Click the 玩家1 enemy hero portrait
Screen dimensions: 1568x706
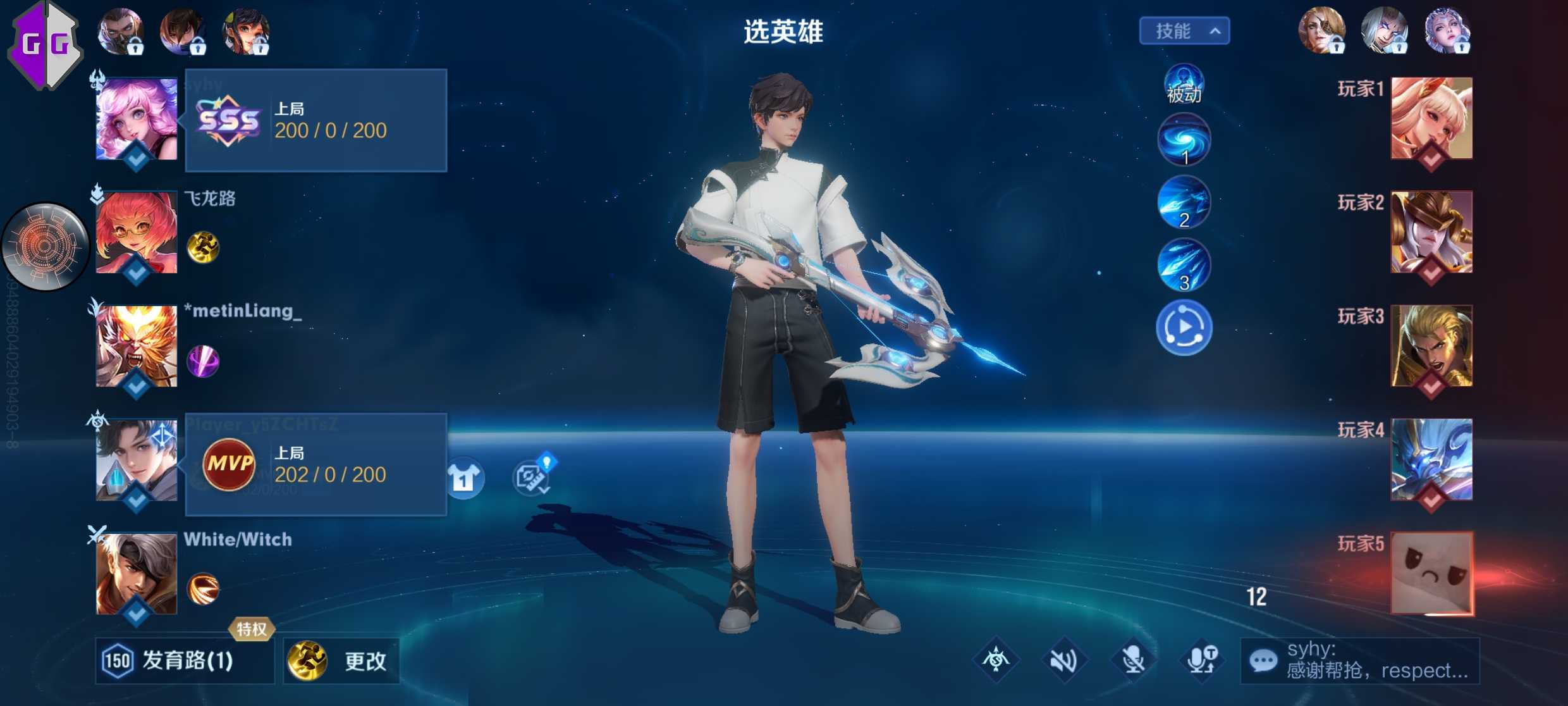tap(1431, 118)
